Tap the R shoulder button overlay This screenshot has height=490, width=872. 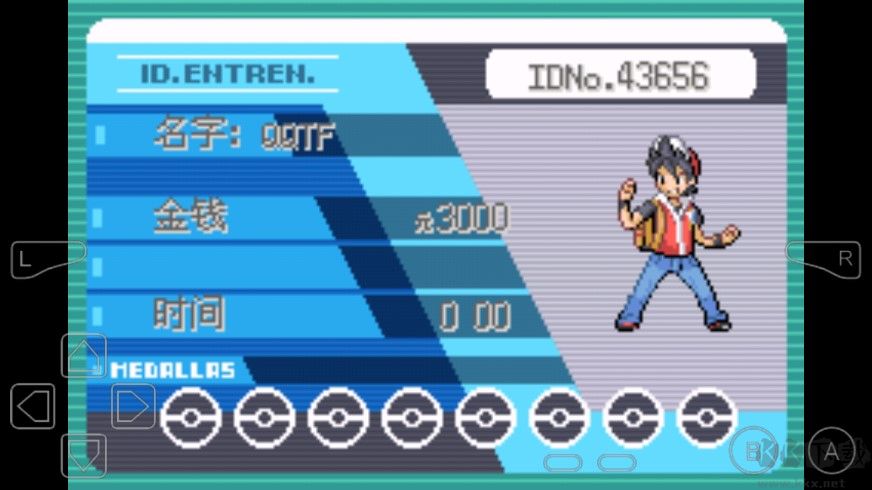(x=830, y=259)
